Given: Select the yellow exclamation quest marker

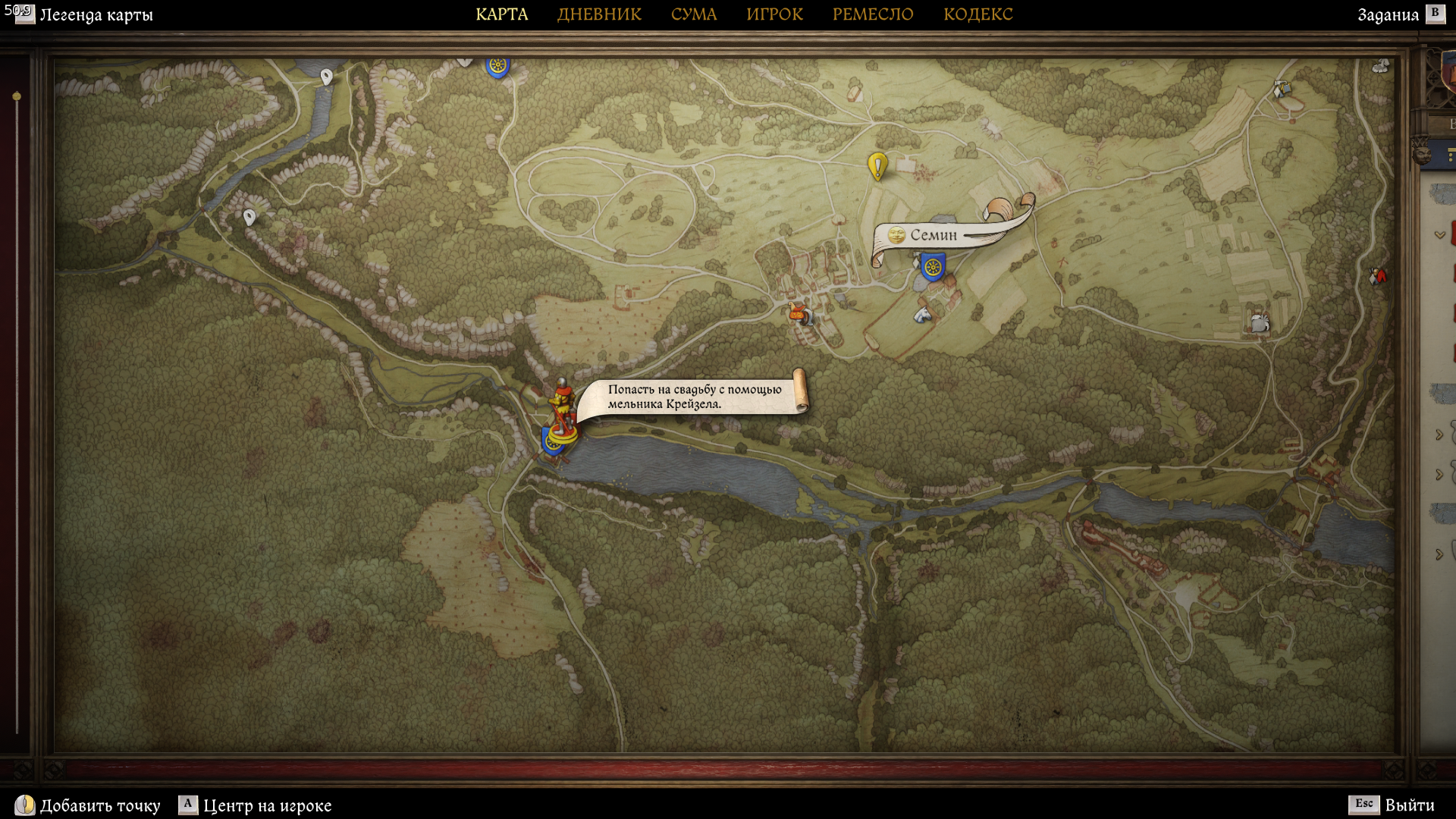Looking at the screenshot, I should pos(877,165).
